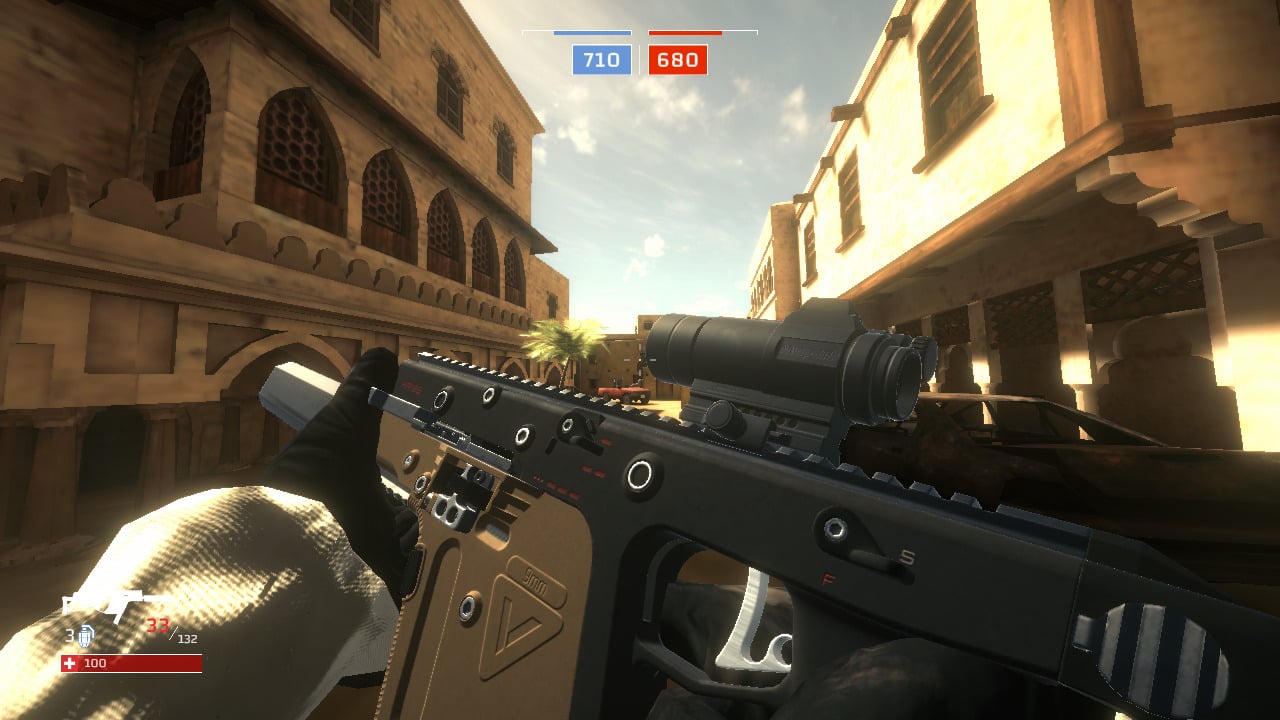1280x720 pixels.
Task: Click the red team score box showing 680
Action: 676,60
